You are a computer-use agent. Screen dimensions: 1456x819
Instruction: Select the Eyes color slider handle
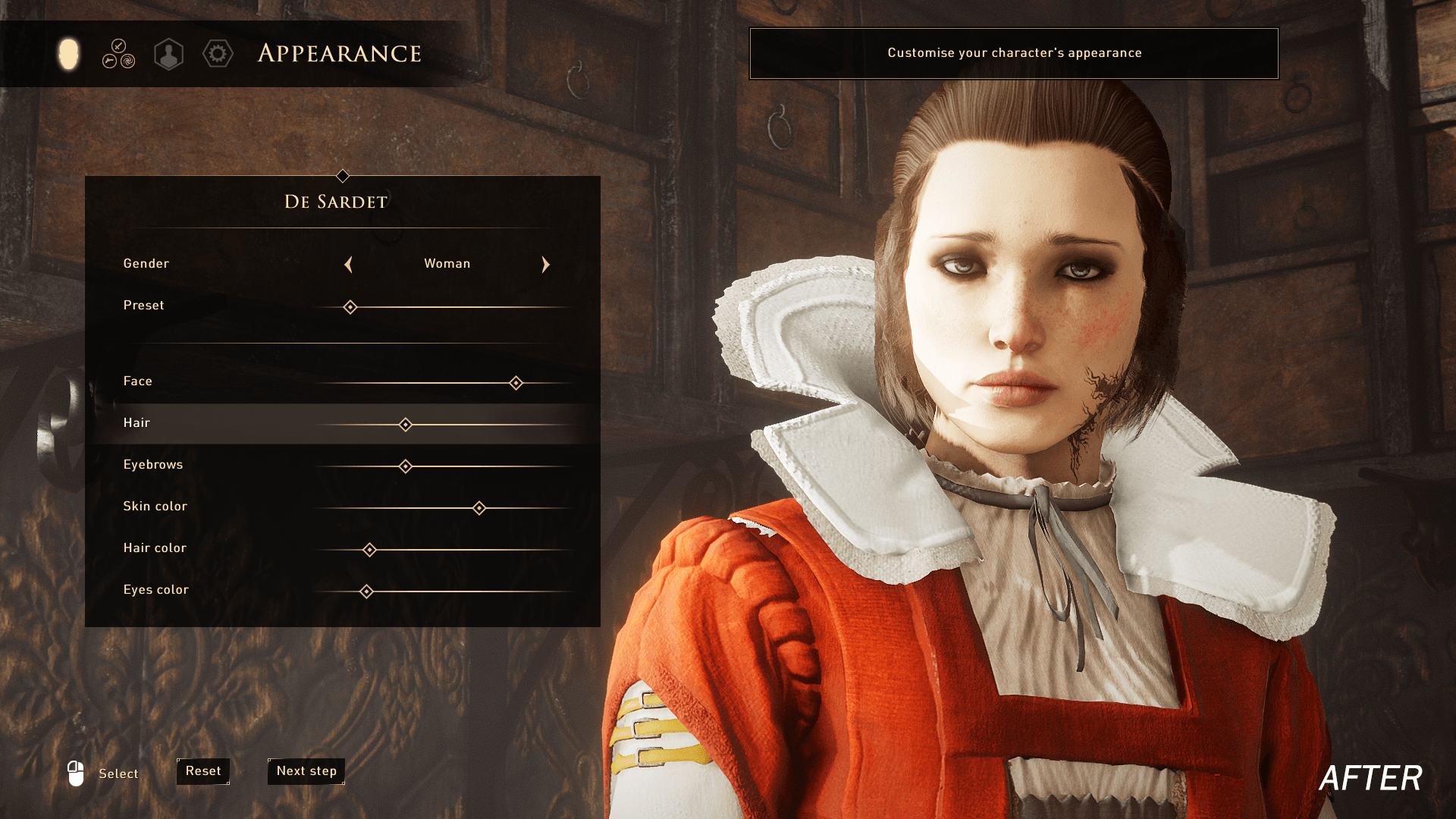click(366, 591)
